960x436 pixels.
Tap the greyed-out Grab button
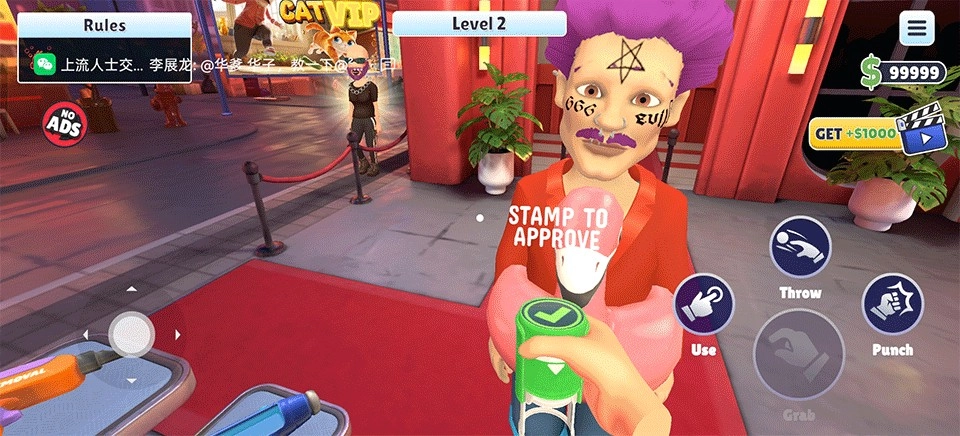798,355
